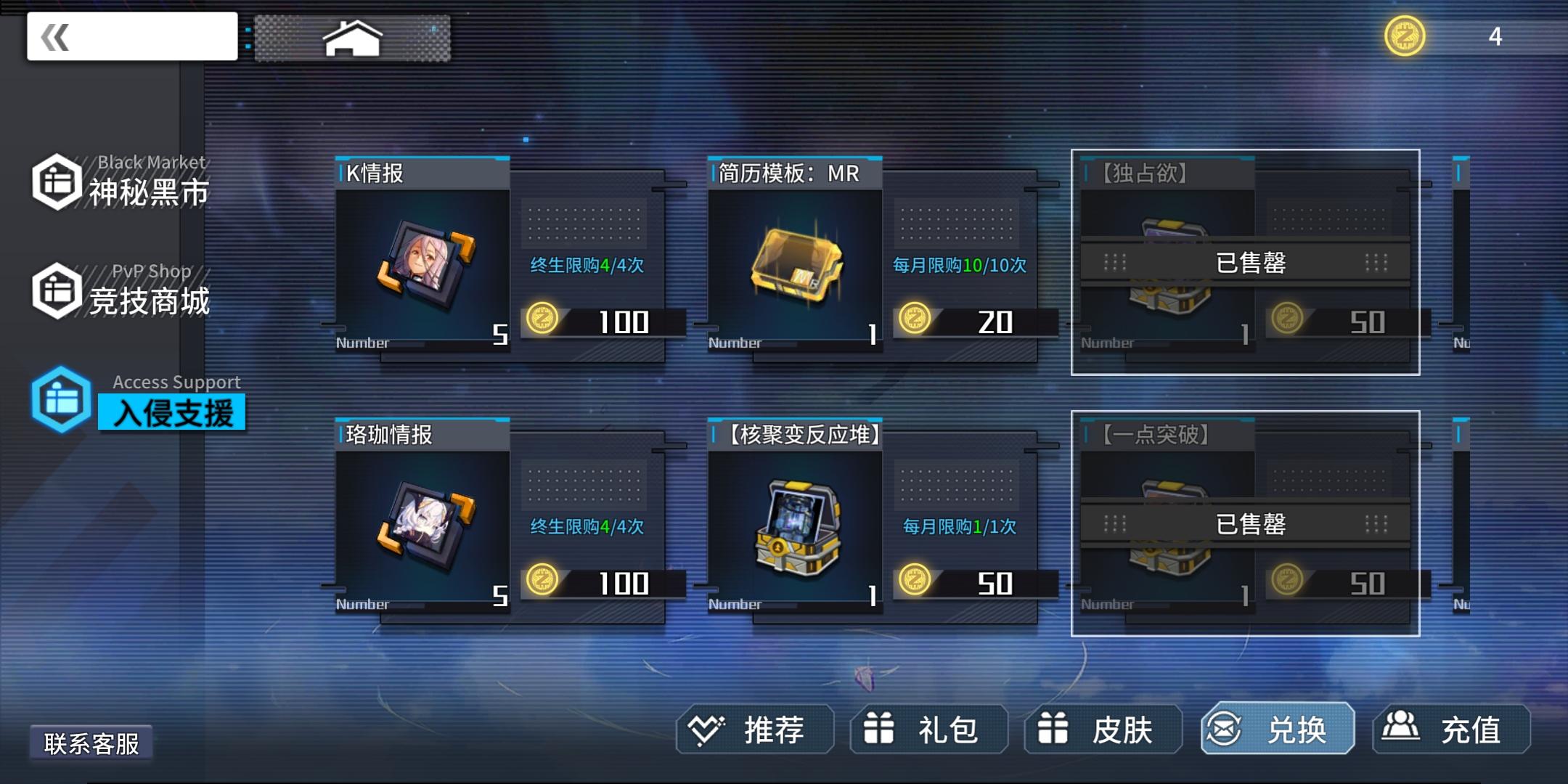Click the gold coin currency icon
The width and height of the screenshot is (1568, 784).
[1406, 33]
